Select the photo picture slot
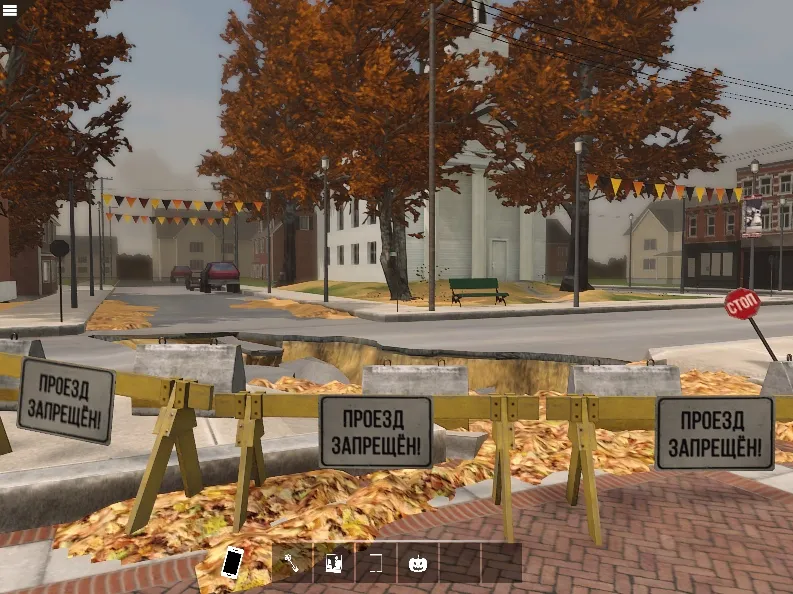This screenshot has width=793, height=594. (x=334, y=563)
